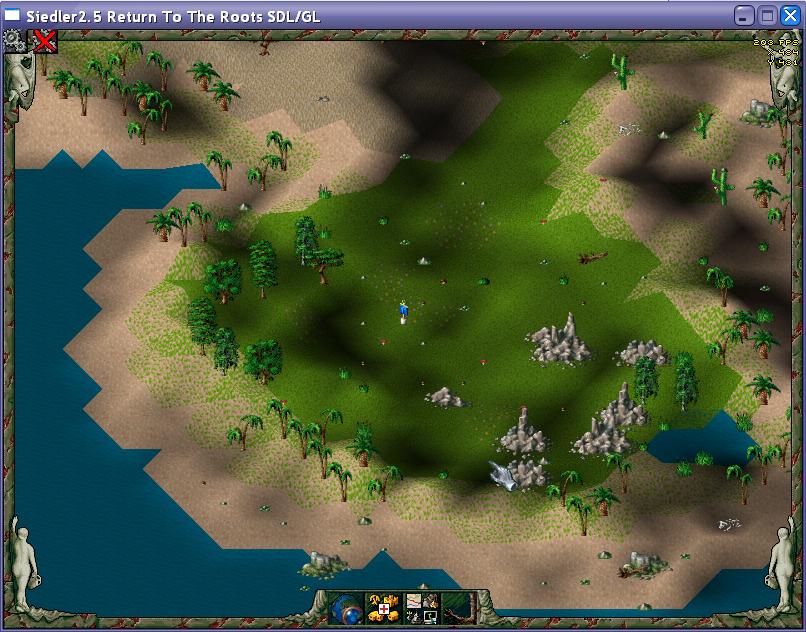This screenshot has height=632, width=806.
Task: Click the red X icon beside the gears
Action: pos(44,40)
